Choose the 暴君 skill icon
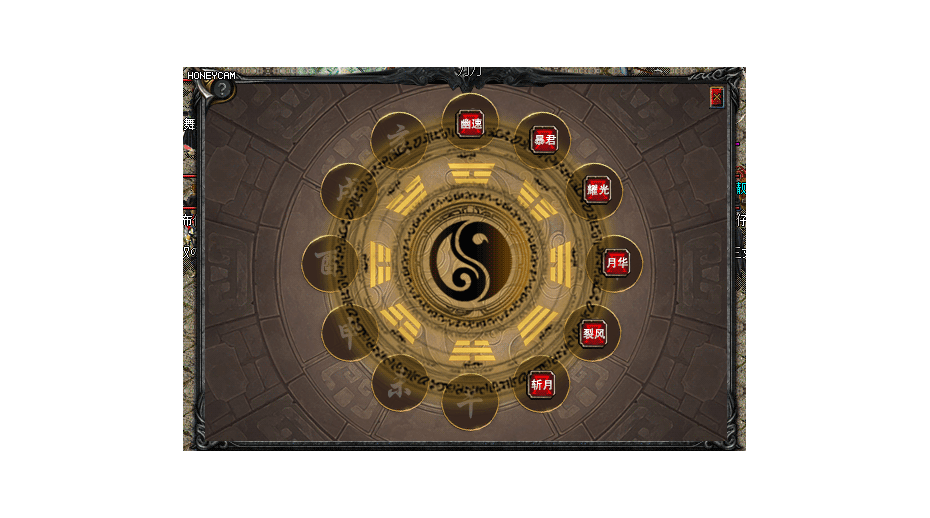The image size is (930, 518). coord(544,139)
